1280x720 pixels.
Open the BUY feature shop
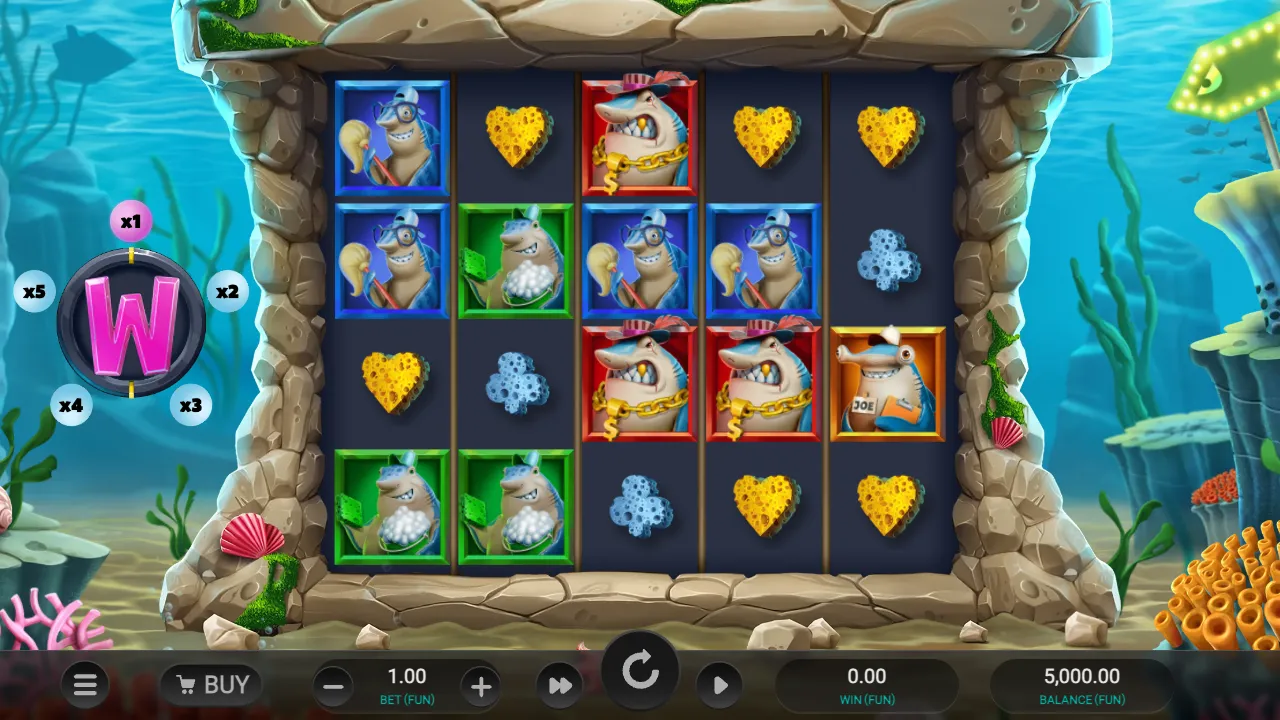(x=211, y=685)
